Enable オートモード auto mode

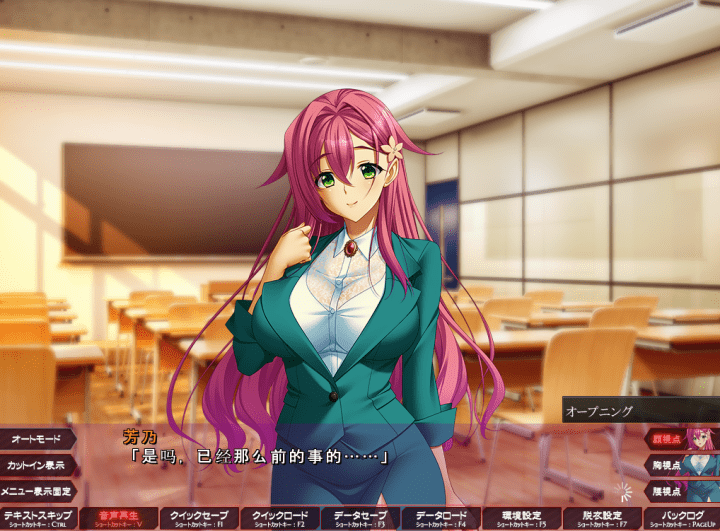point(36,439)
